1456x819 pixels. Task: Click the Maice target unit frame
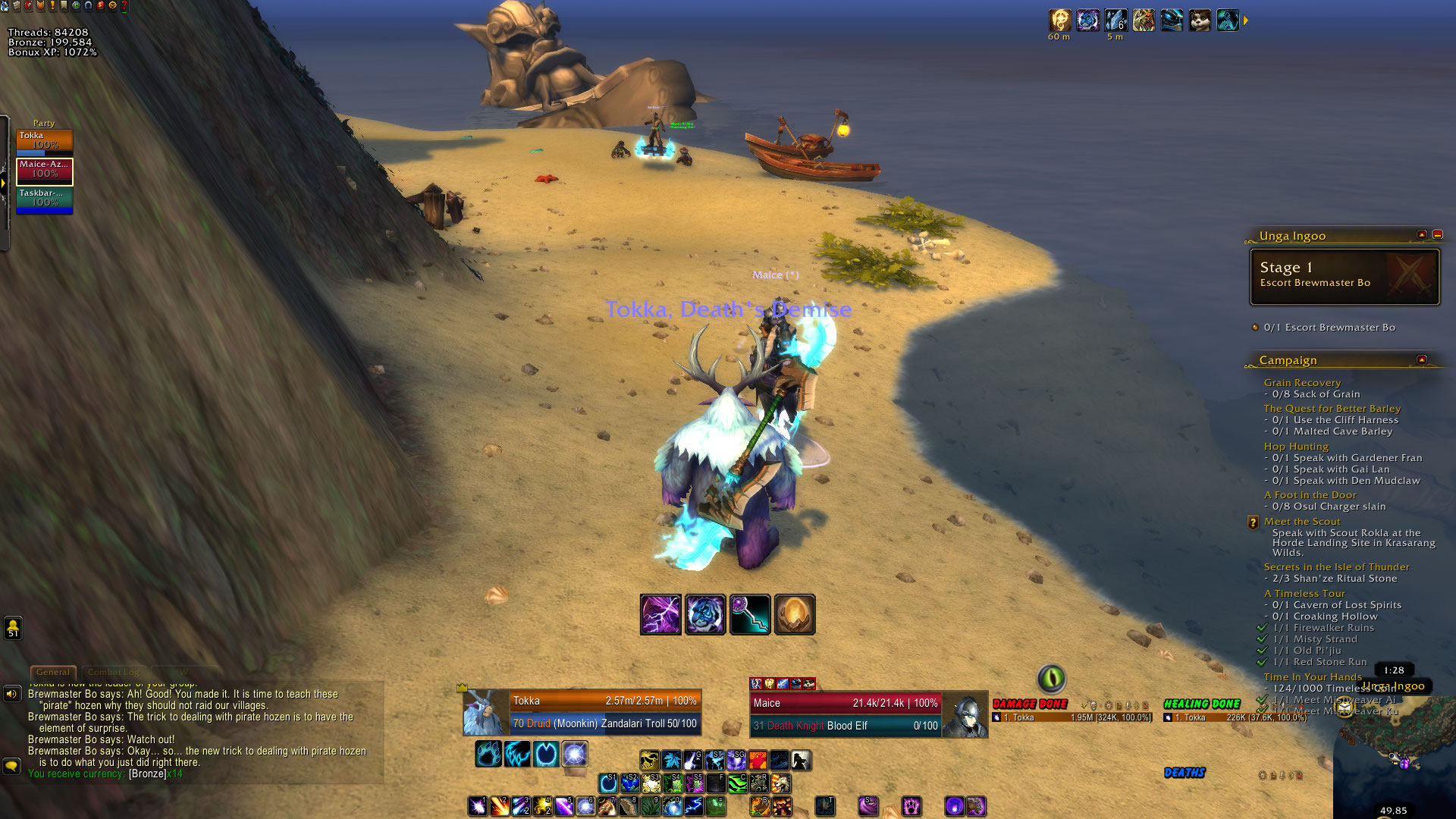pyautogui.click(x=845, y=714)
